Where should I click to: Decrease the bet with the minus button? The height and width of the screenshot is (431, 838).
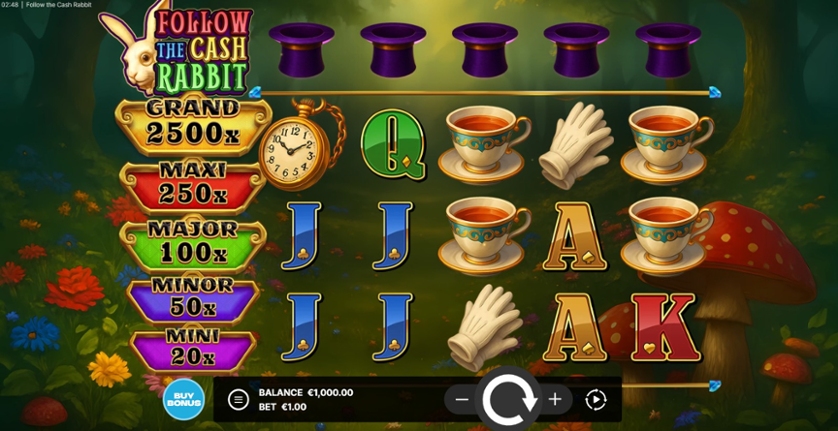pyautogui.click(x=462, y=400)
